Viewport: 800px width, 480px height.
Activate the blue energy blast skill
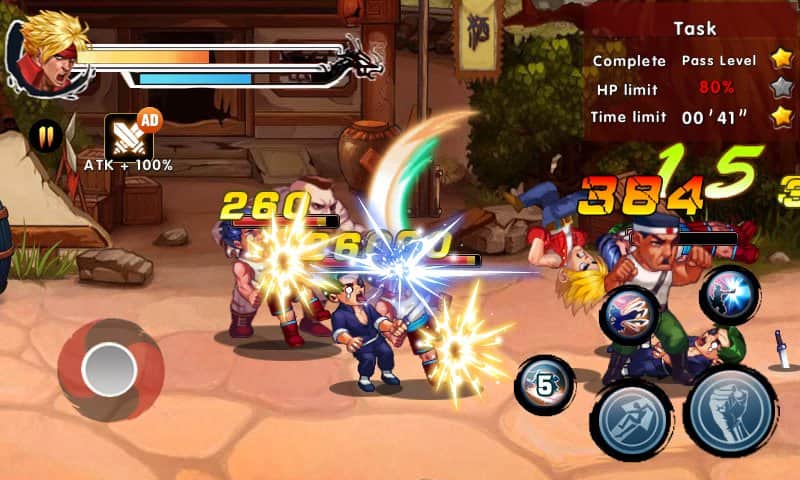[729, 294]
